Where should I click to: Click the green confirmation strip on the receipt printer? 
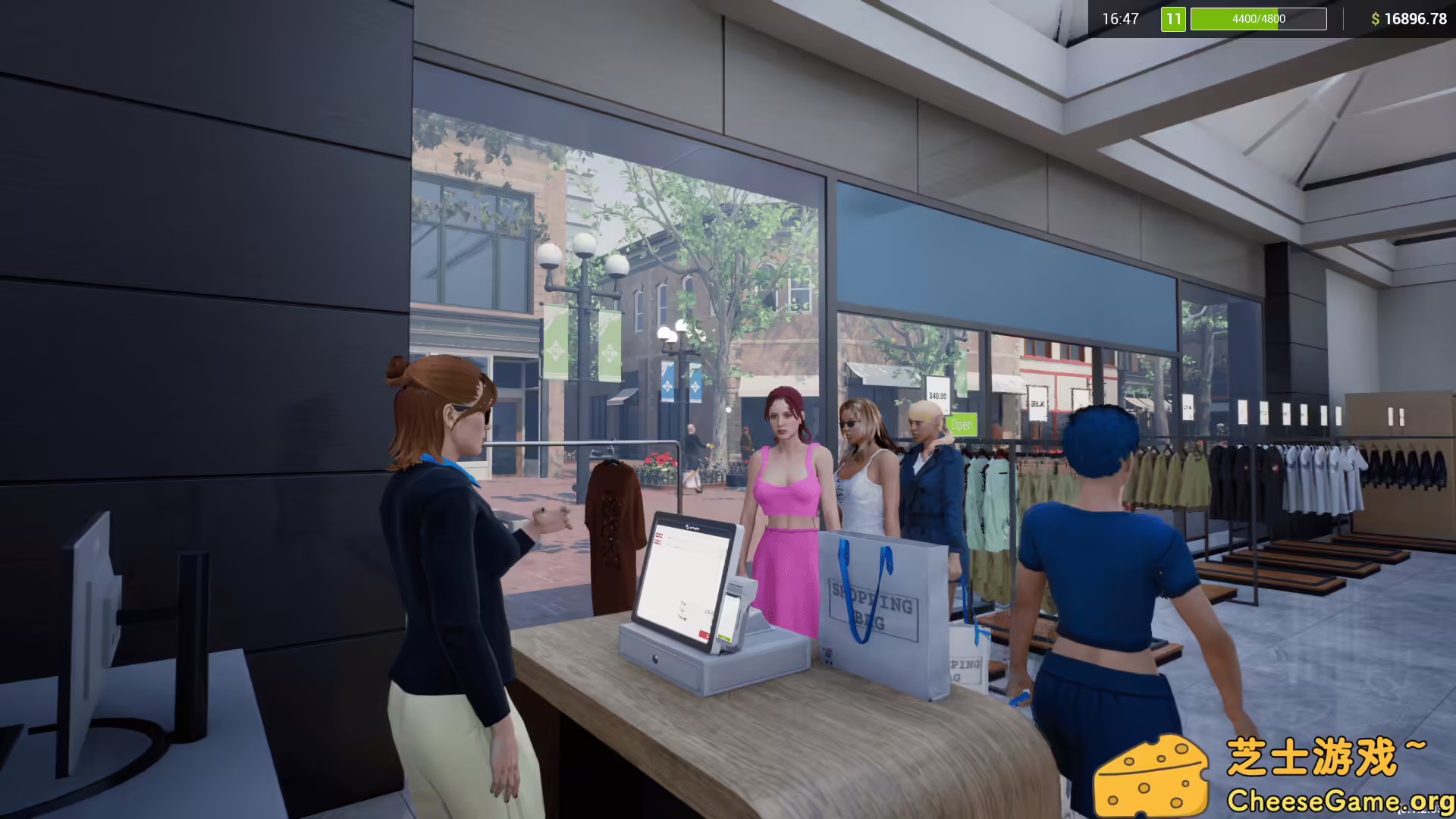pyautogui.click(x=725, y=638)
